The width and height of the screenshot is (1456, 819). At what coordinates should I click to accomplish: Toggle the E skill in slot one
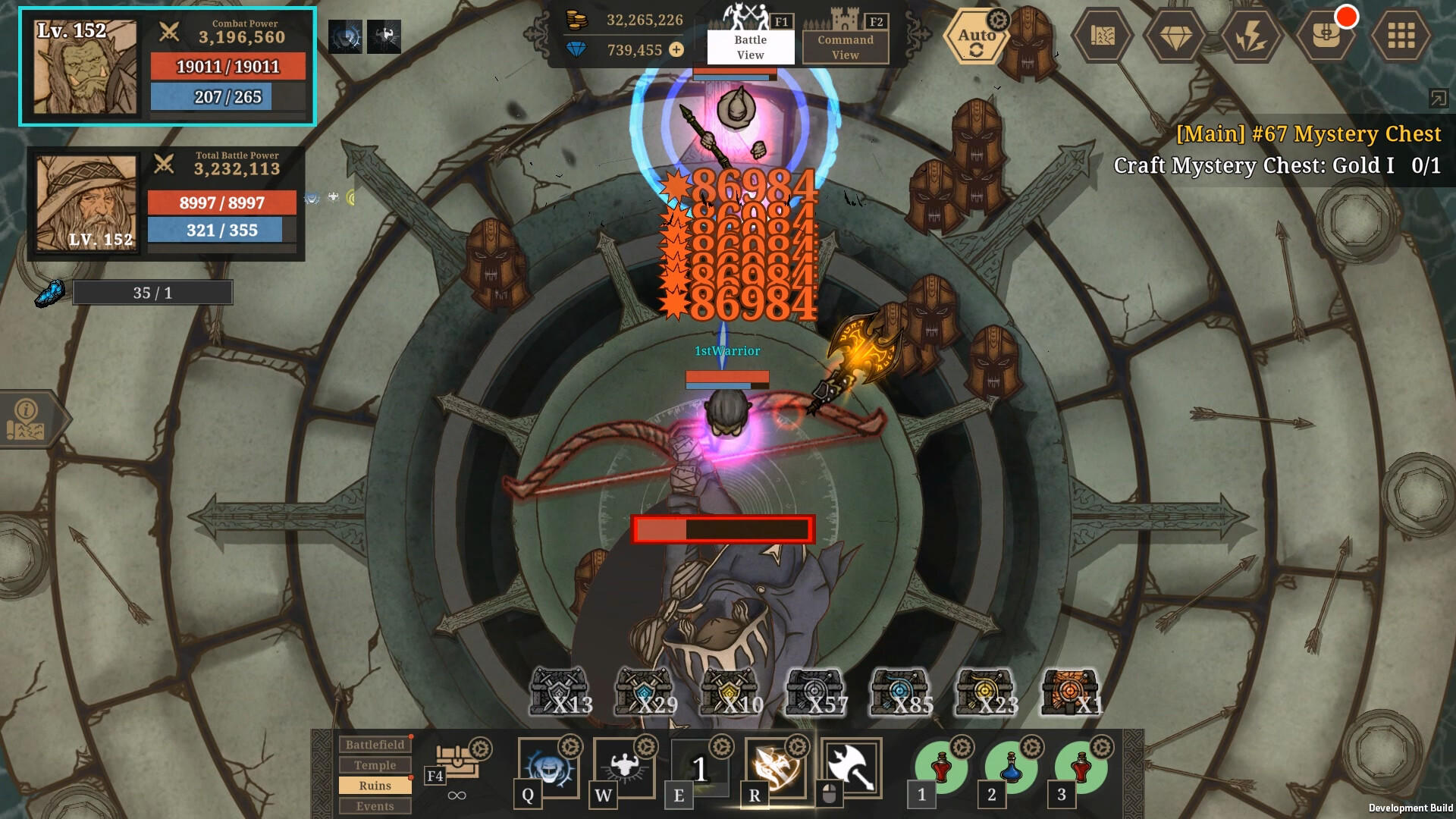tap(698, 768)
